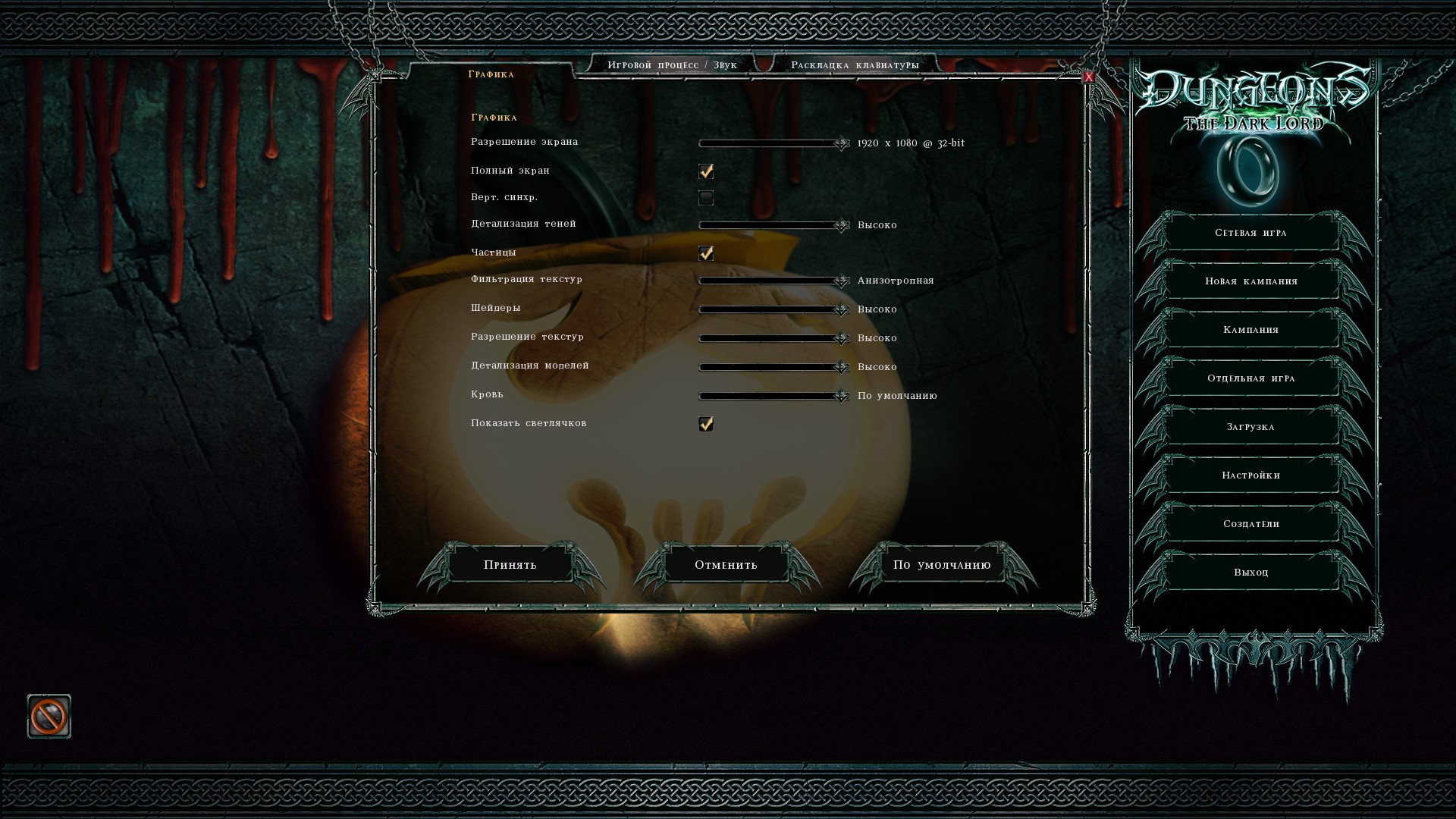The width and height of the screenshot is (1456, 819).
Task: Toggle the Полный экран checkbox
Action: pyautogui.click(x=706, y=171)
